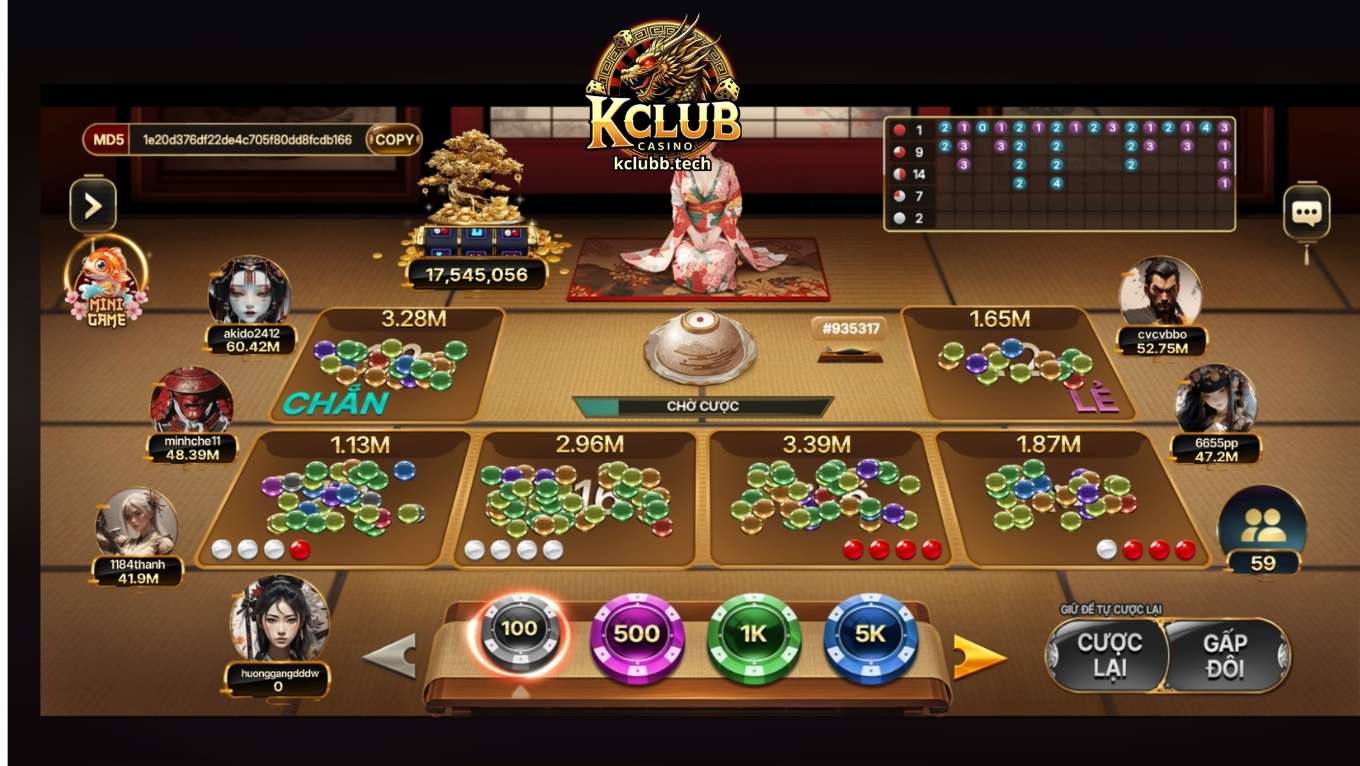Click the covered dish bowl in the center
1360x766 pixels.
click(703, 350)
